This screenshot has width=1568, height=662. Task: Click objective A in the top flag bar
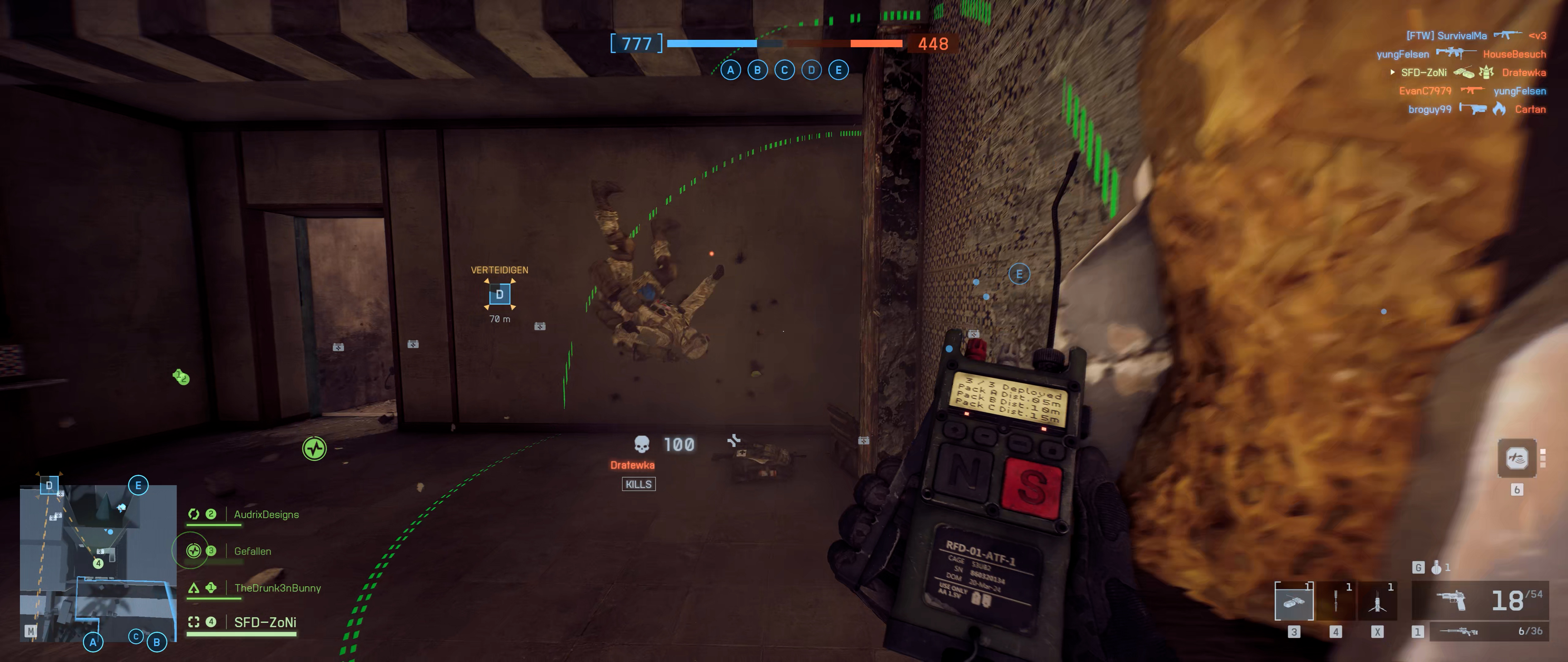[730, 70]
